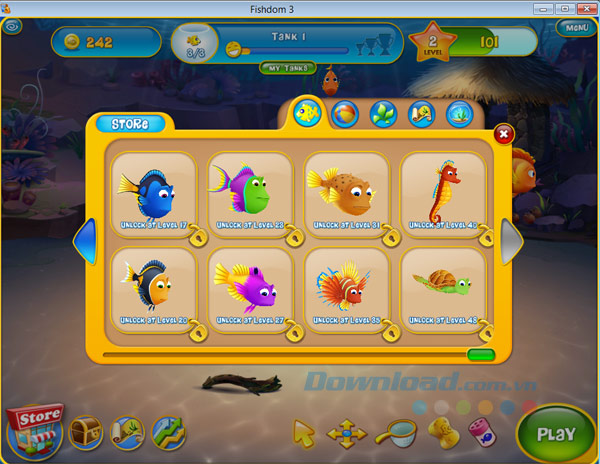Minimize the Fishdom 3 window
600x464 pixels.
(x=544, y=8)
